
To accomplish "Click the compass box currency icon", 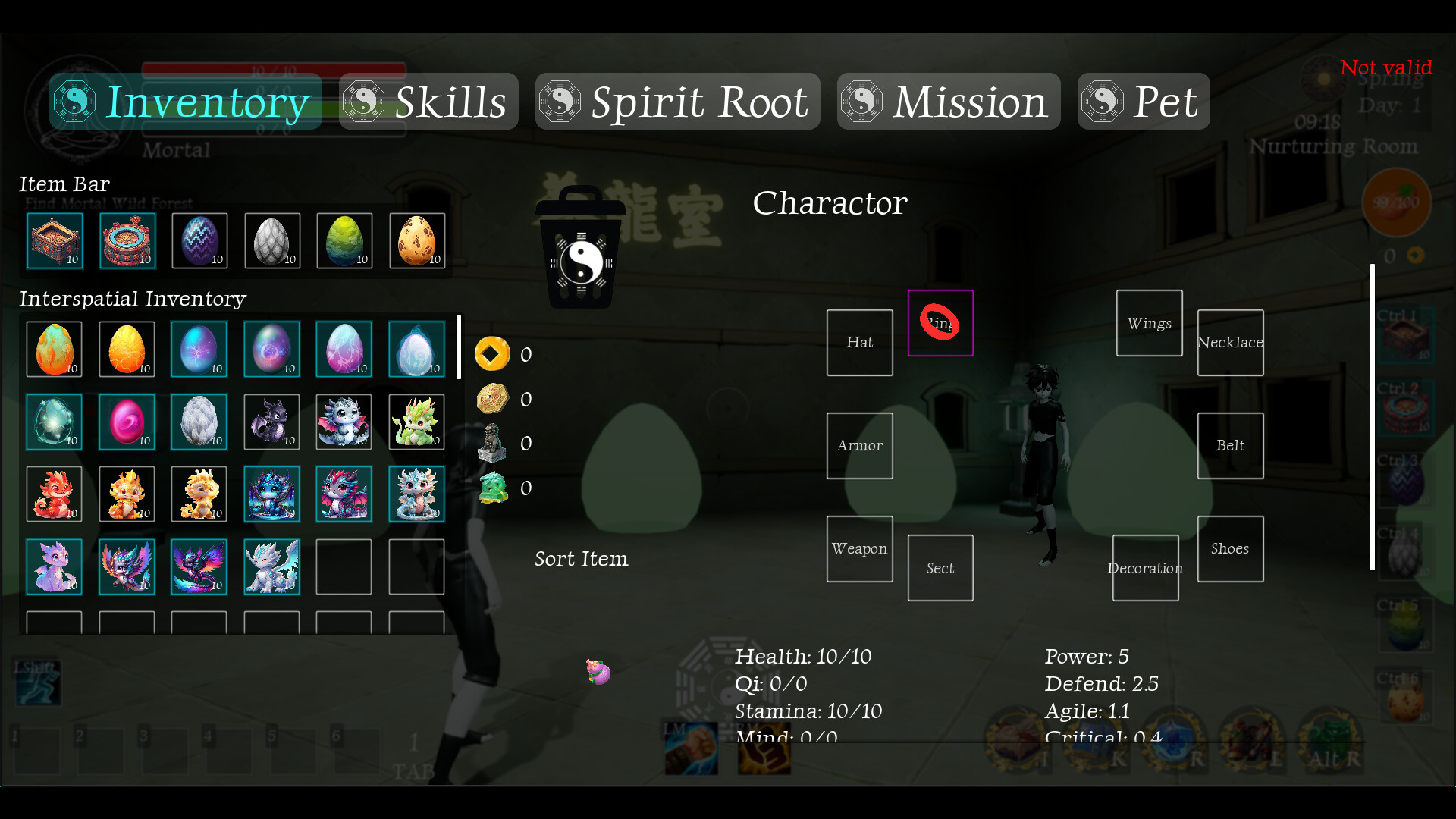I will pos(493,398).
